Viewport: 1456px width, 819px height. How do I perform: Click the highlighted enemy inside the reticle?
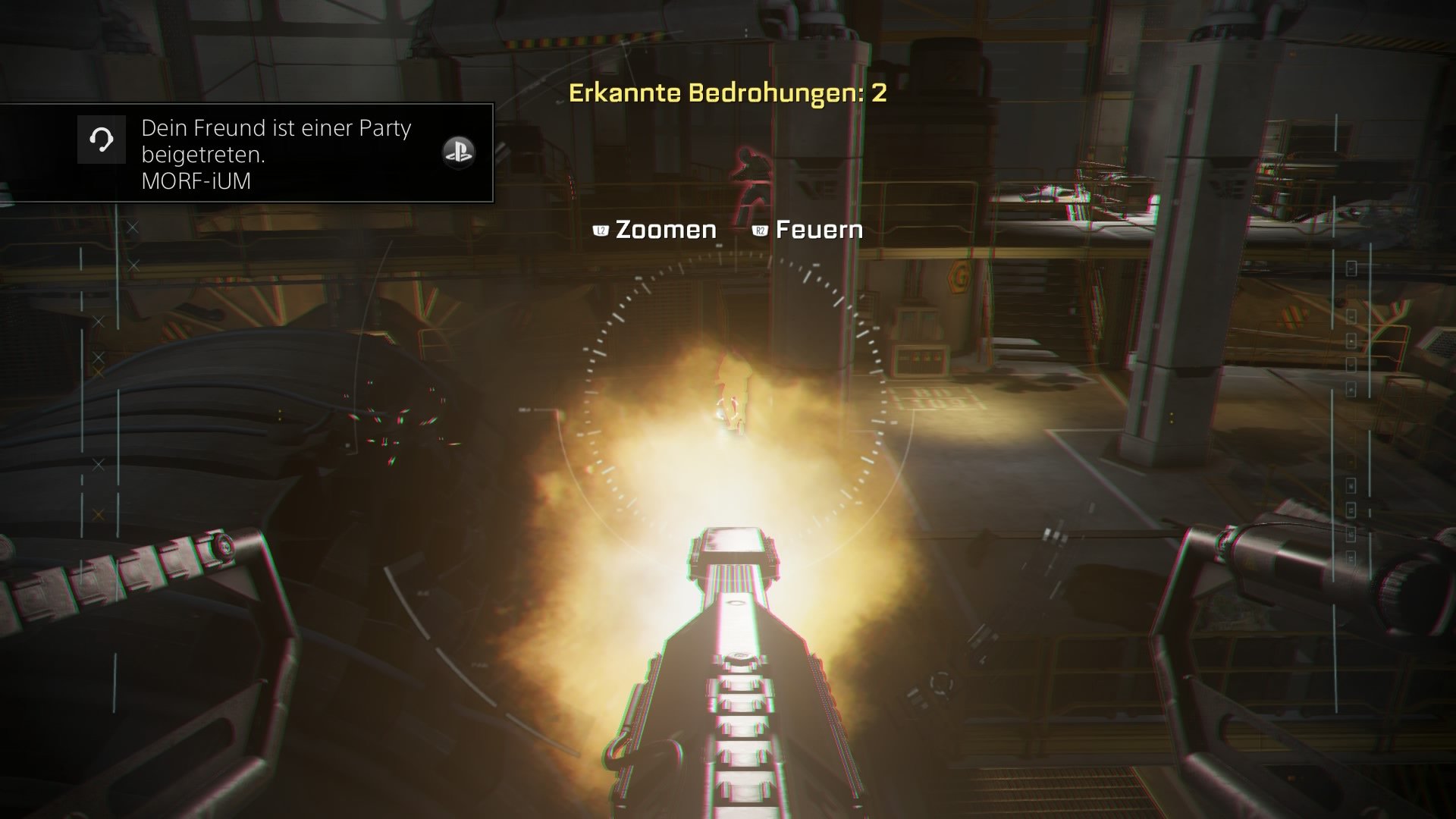pyautogui.click(x=730, y=402)
